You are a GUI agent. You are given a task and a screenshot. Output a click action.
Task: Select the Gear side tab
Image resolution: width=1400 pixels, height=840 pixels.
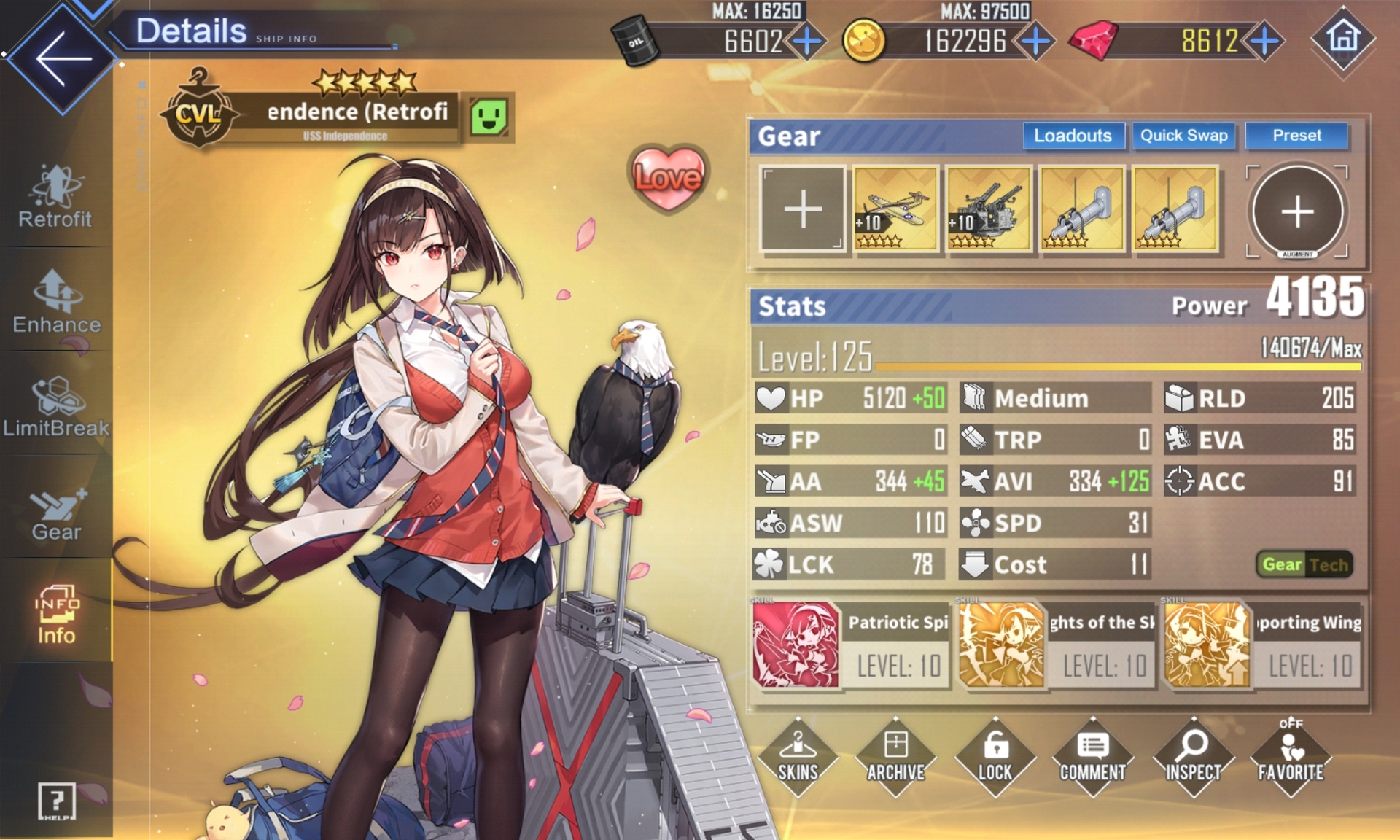click(x=56, y=513)
